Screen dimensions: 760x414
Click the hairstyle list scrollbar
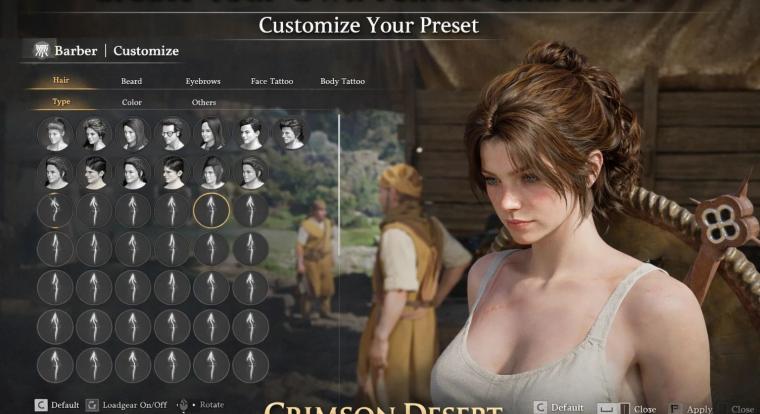click(339, 200)
